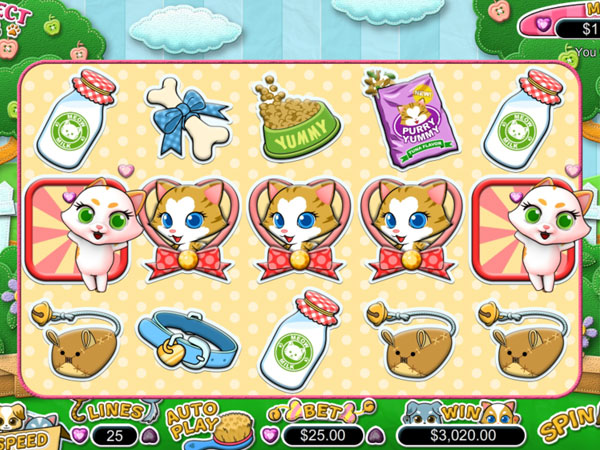The width and height of the screenshot is (600, 450).
Task: Decrease lines with the pink heart
Action: [x=78, y=435]
